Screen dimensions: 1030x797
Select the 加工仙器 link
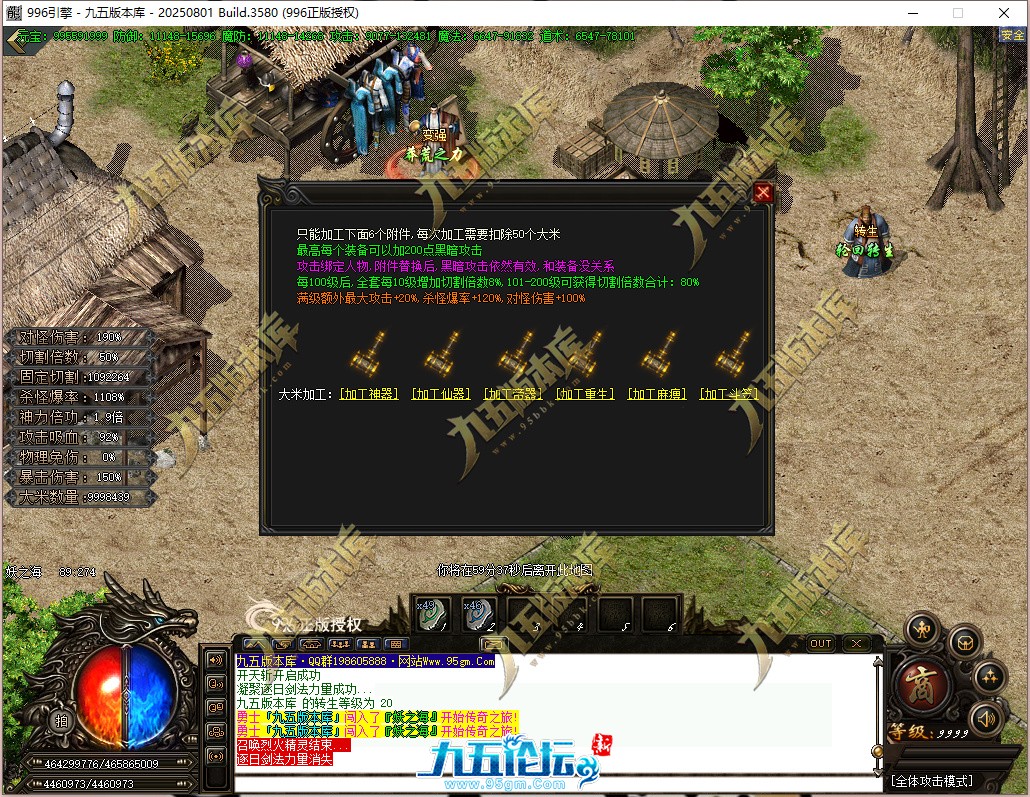coord(440,395)
